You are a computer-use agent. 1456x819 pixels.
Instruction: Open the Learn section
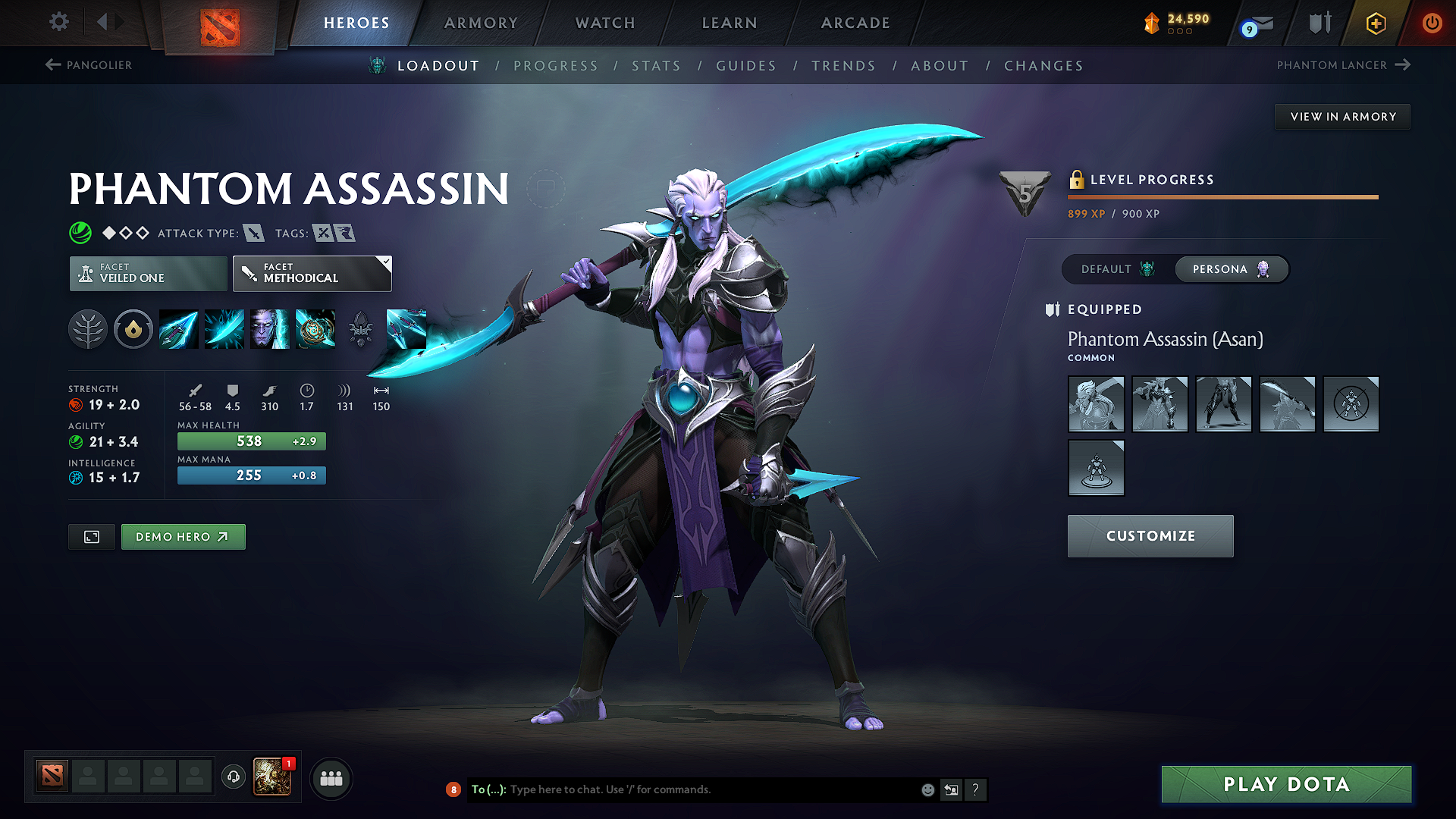click(x=730, y=23)
